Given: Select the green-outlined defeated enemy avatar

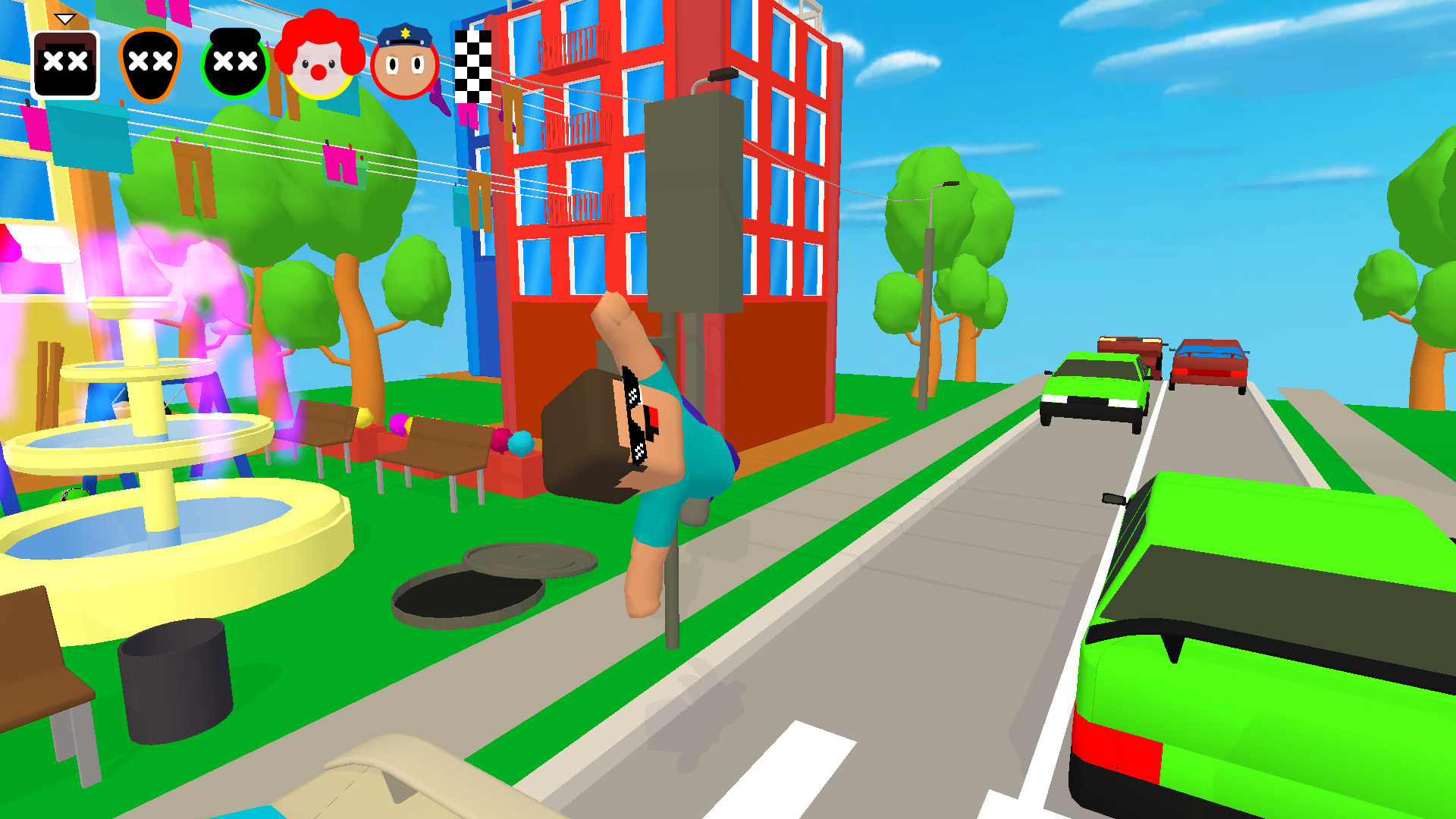Looking at the screenshot, I should coord(234,62).
